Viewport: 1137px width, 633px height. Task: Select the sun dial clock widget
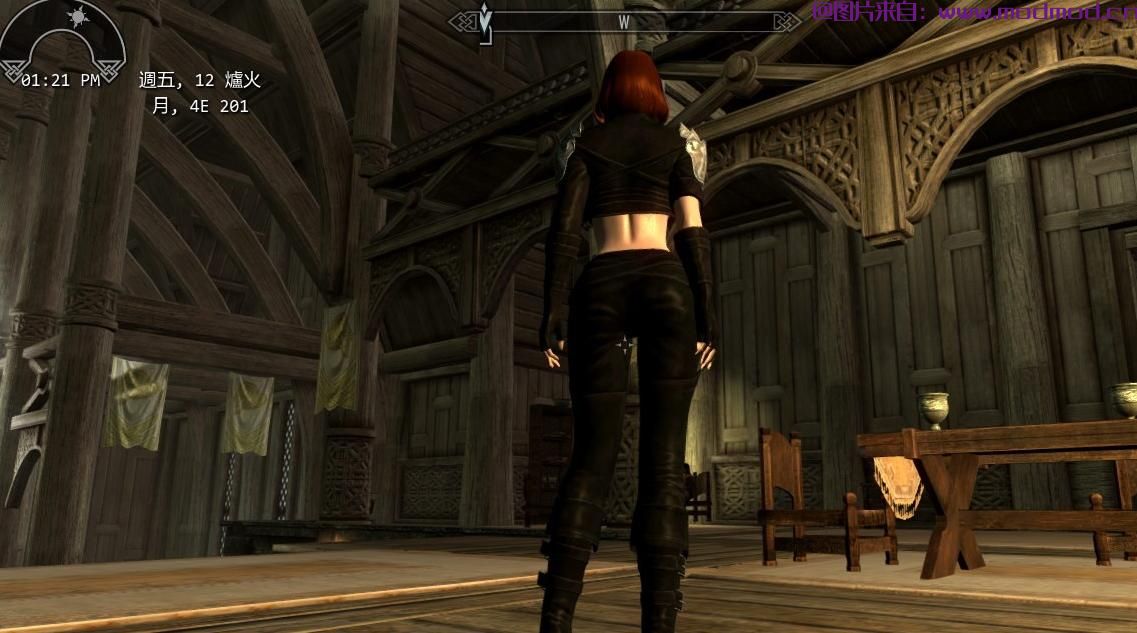63,42
